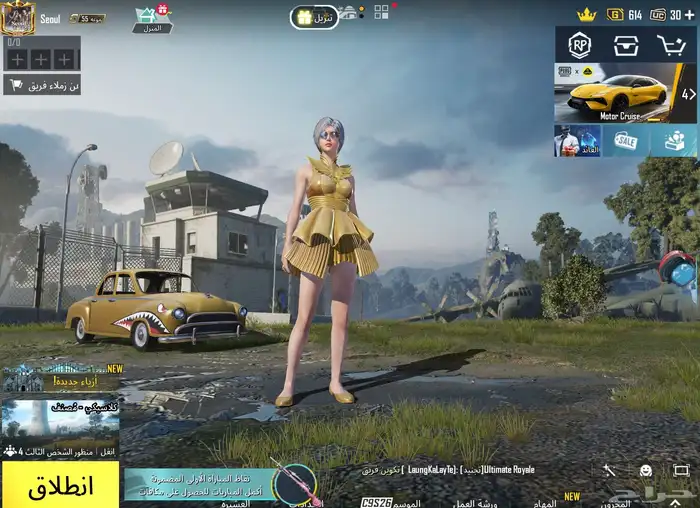The image size is (700, 508).
Task: Open the SALE offers tile
Action: point(626,141)
